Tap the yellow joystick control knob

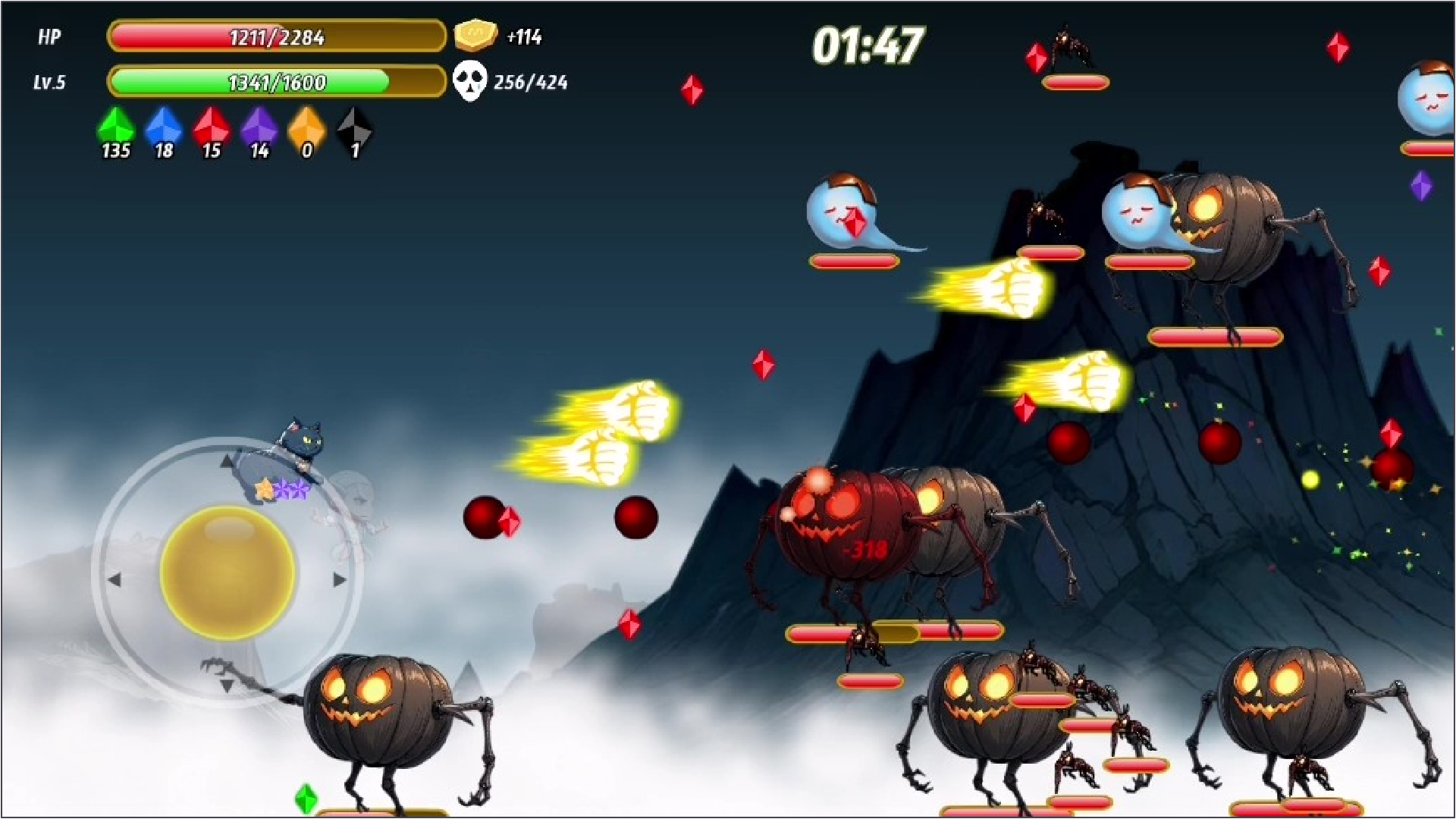(225, 574)
